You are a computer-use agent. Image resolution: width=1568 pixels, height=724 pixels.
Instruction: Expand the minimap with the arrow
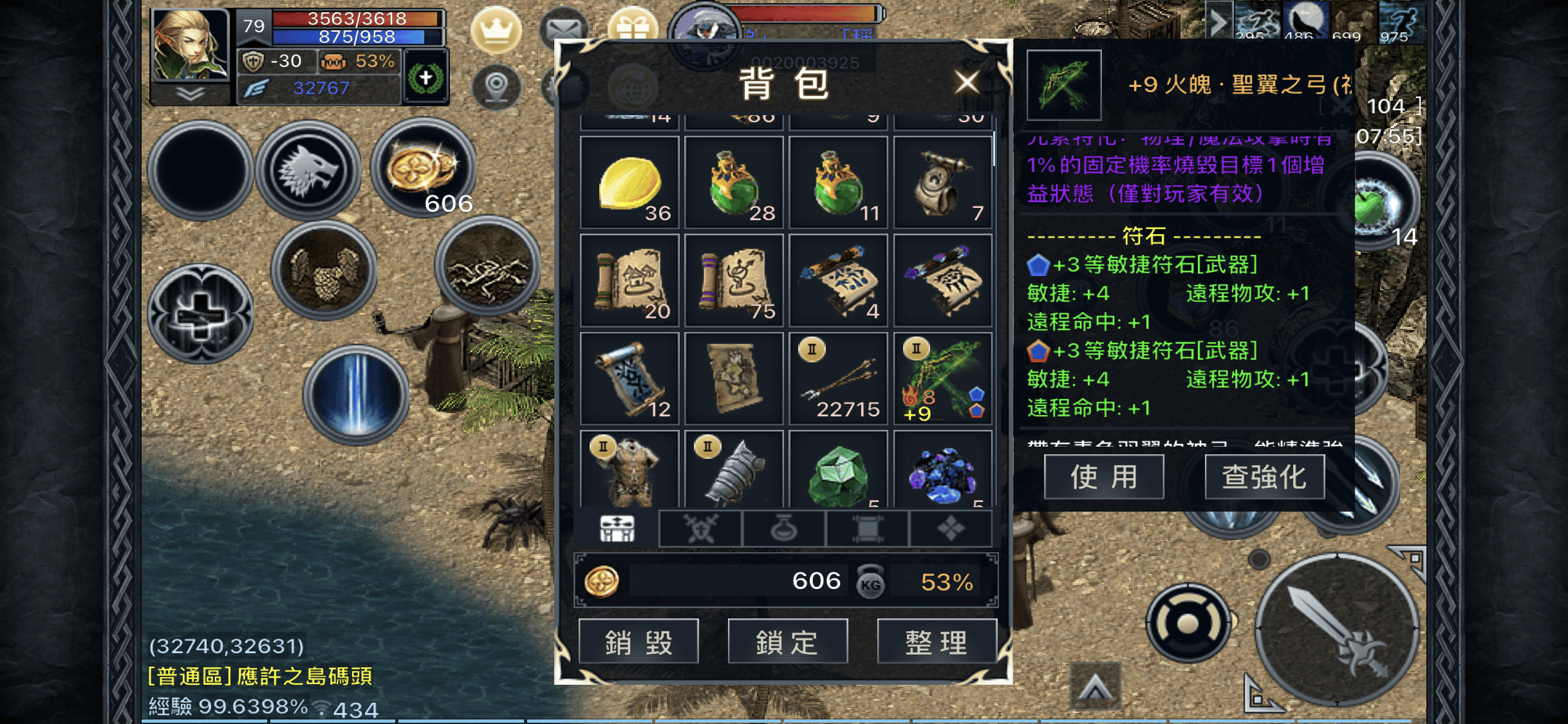[1218, 21]
